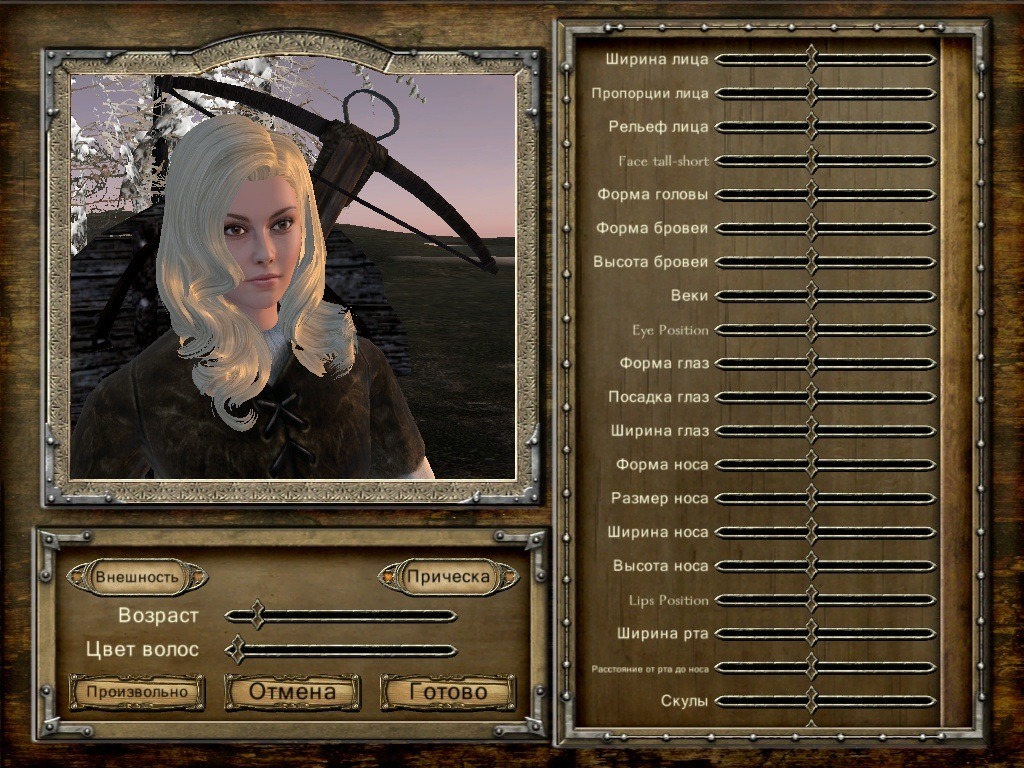Adjust the Ширина лица slider
The image size is (1024, 768).
pos(811,59)
